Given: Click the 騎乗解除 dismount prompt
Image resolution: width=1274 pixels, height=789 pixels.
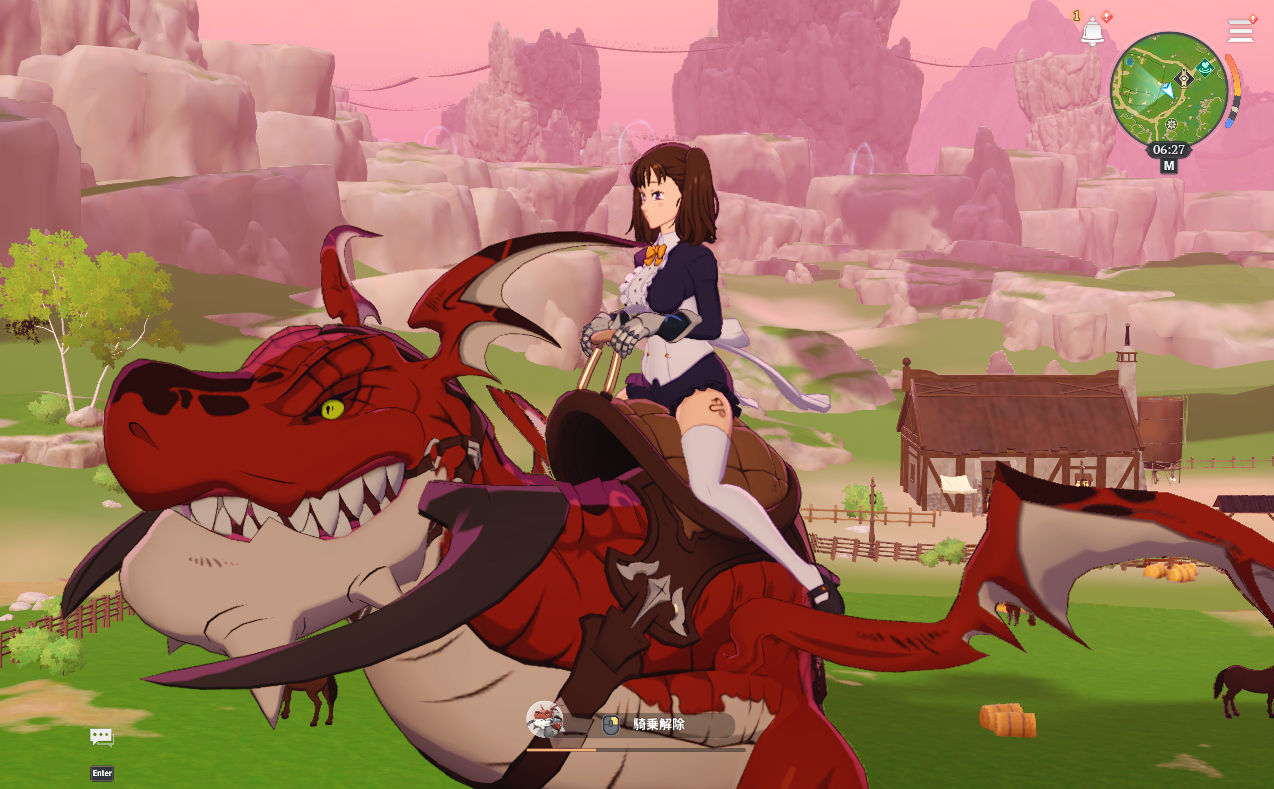Looking at the screenshot, I should point(658,725).
